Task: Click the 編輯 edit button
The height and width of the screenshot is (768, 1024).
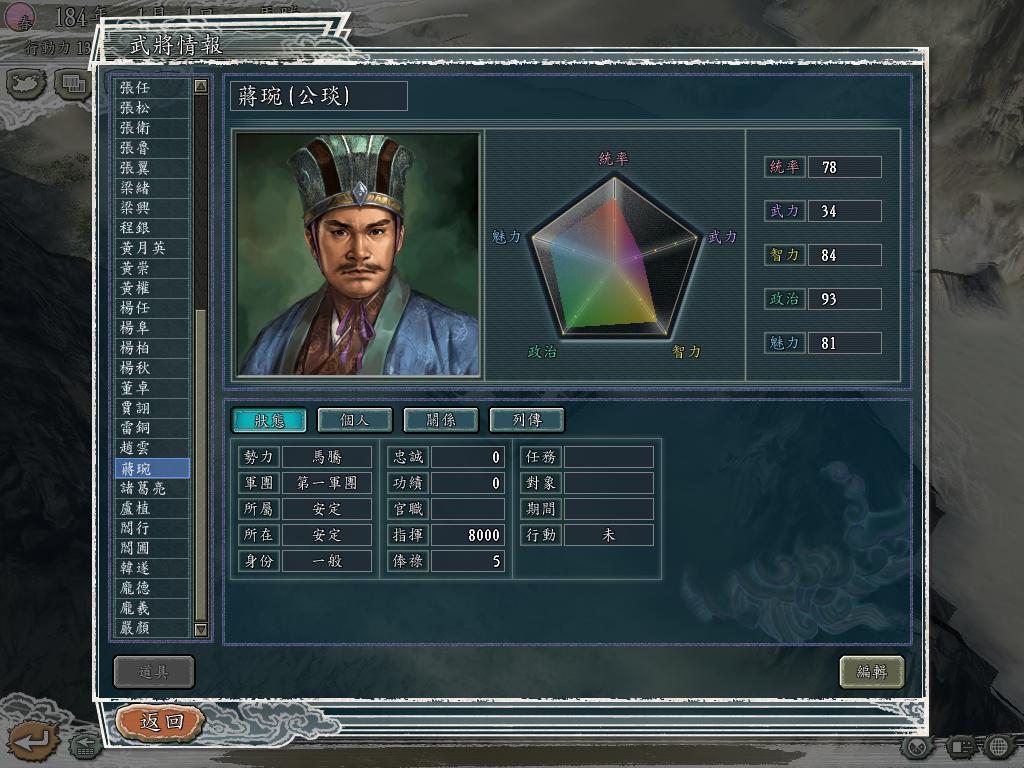Action: 871,672
